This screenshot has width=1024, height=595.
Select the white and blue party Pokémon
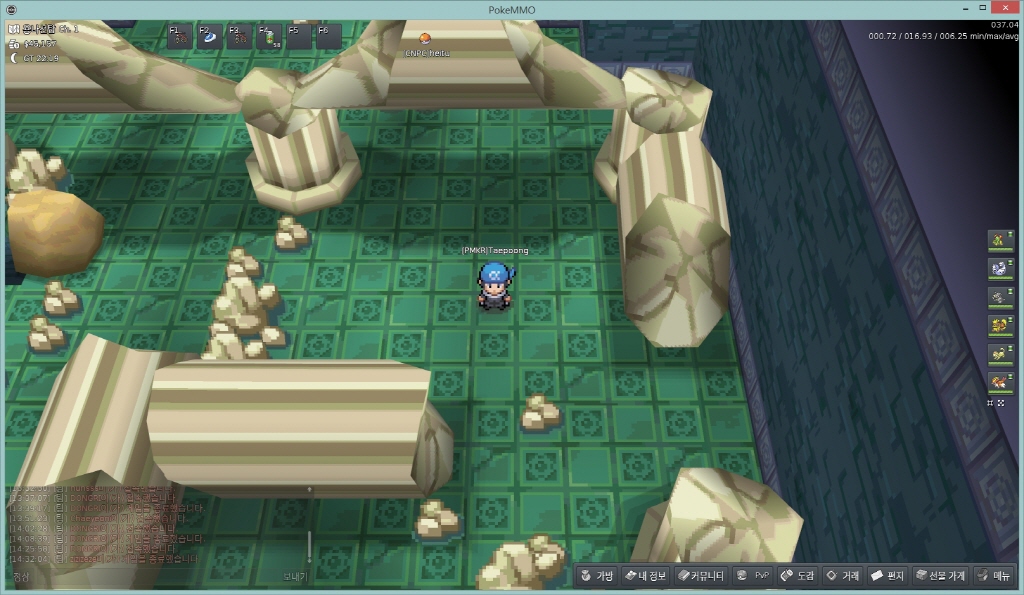[x=999, y=268]
